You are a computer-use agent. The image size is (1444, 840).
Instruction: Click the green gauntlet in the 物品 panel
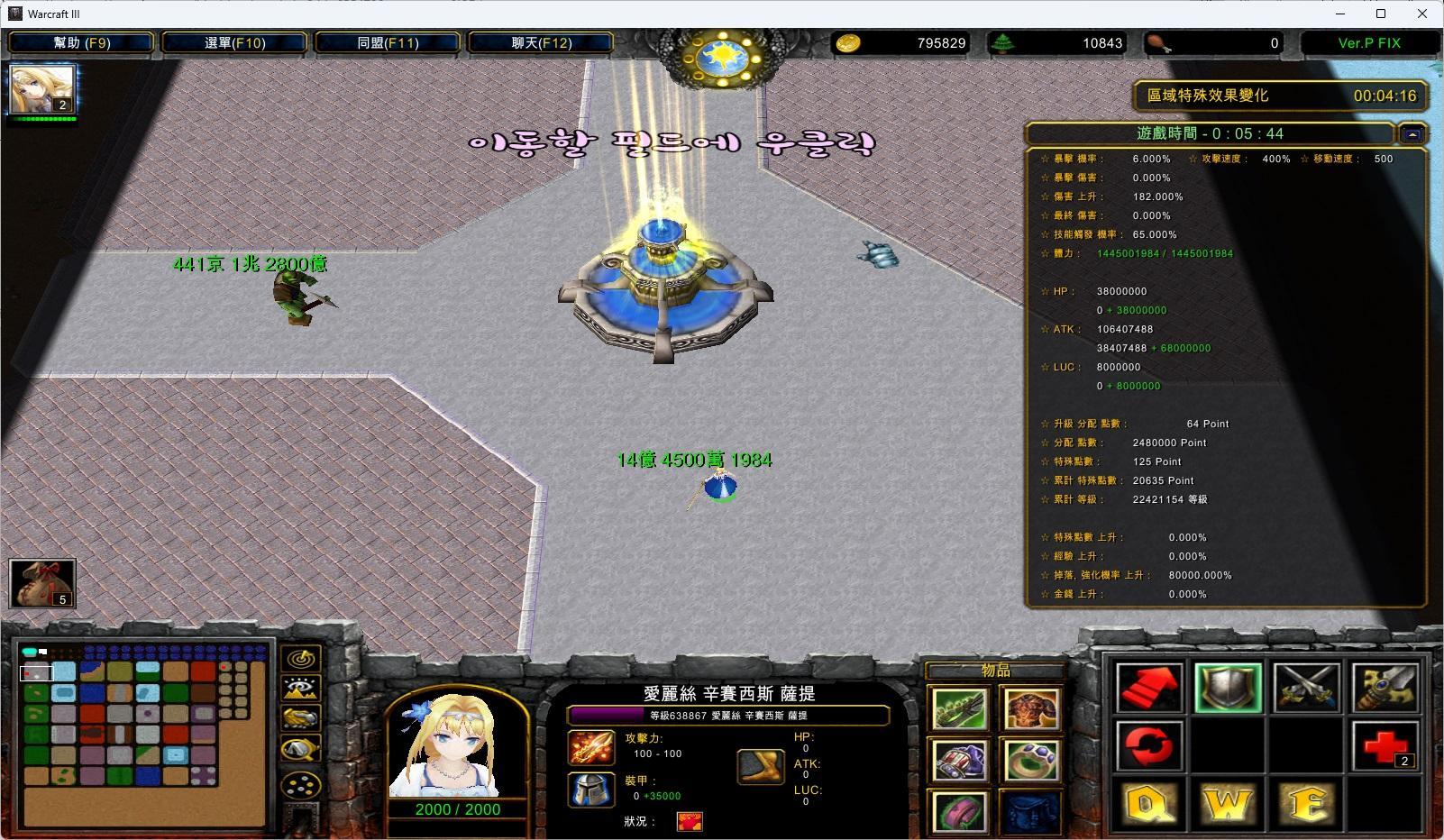tap(959, 708)
